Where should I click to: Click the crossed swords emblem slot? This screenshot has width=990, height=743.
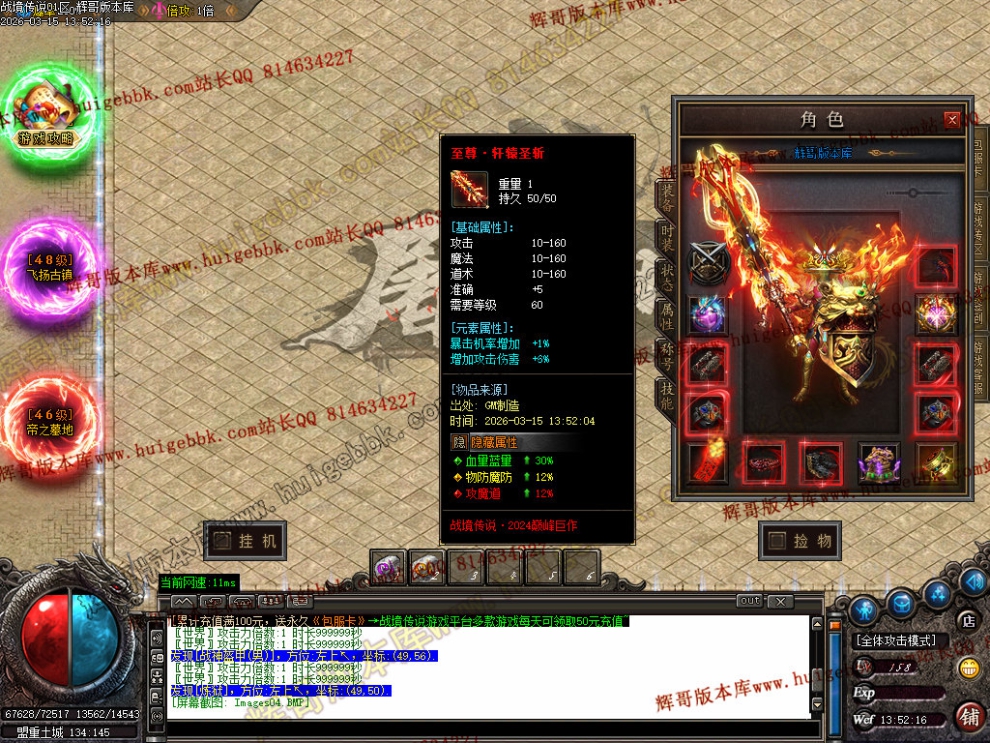point(707,264)
